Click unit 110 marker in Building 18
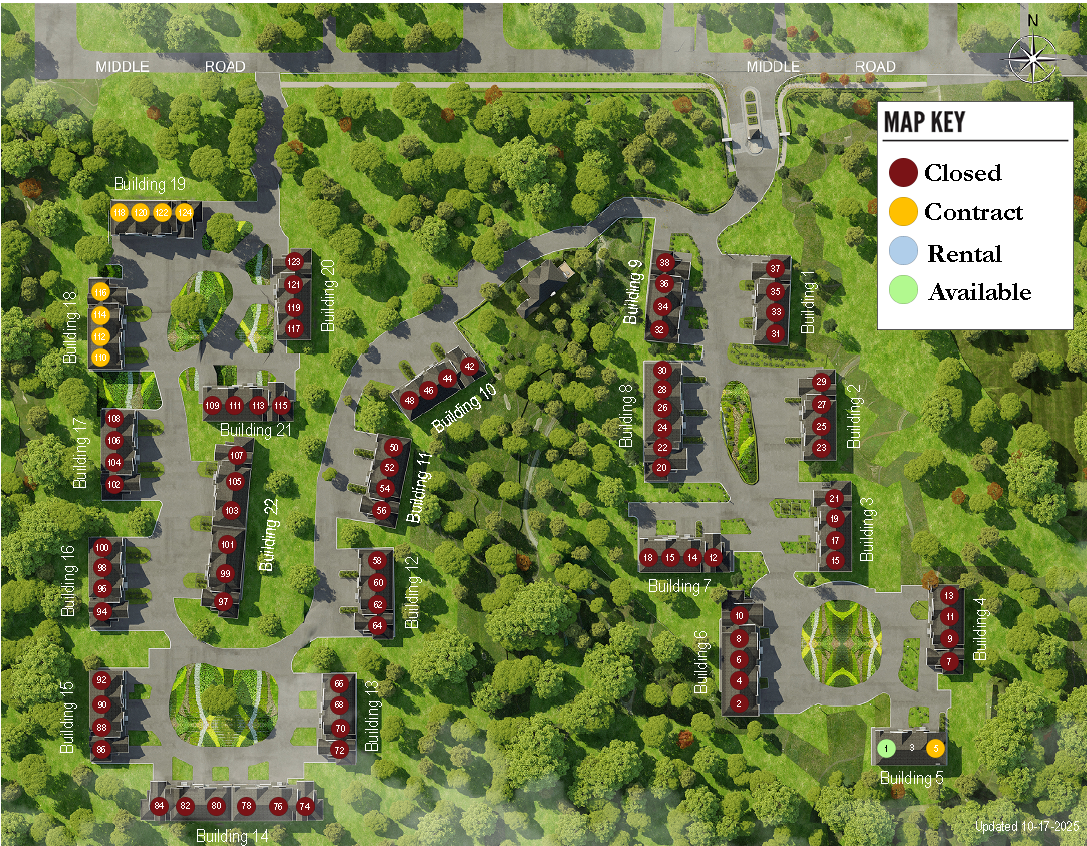 click(x=100, y=357)
